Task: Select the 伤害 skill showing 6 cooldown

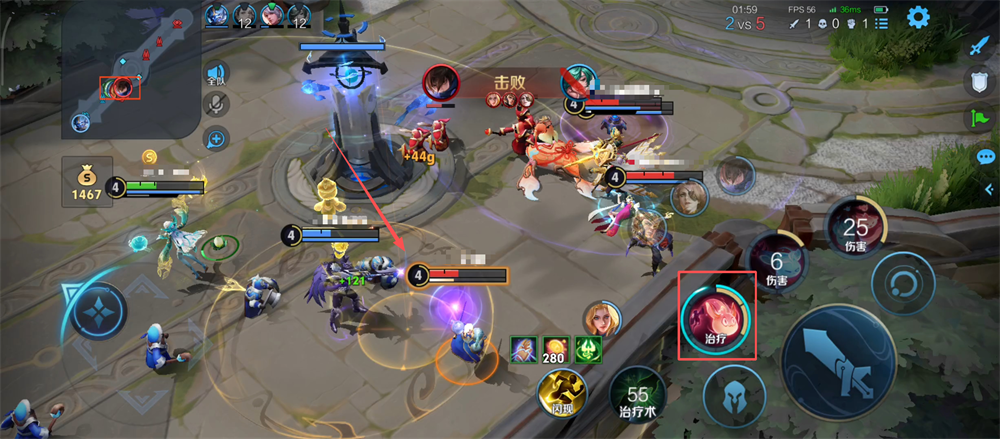Action: [776, 262]
